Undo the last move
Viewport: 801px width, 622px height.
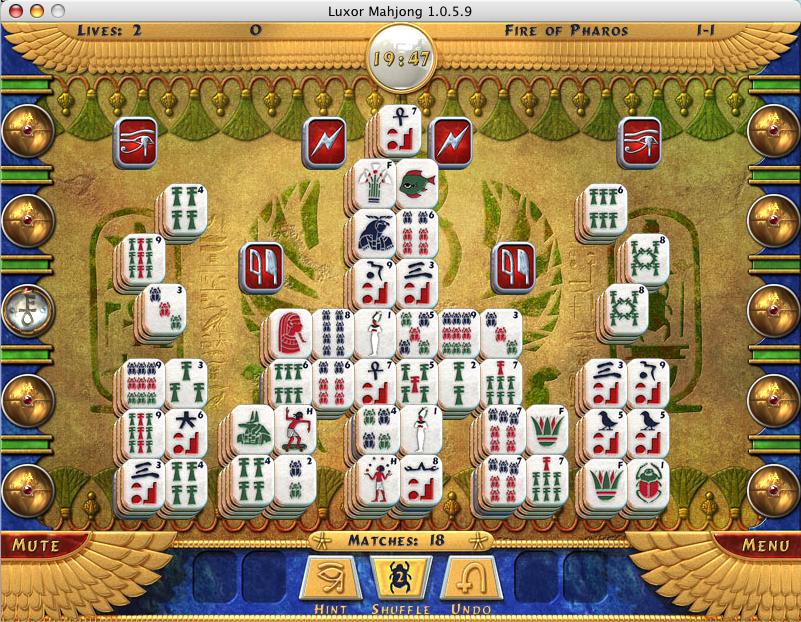pos(469,579)
